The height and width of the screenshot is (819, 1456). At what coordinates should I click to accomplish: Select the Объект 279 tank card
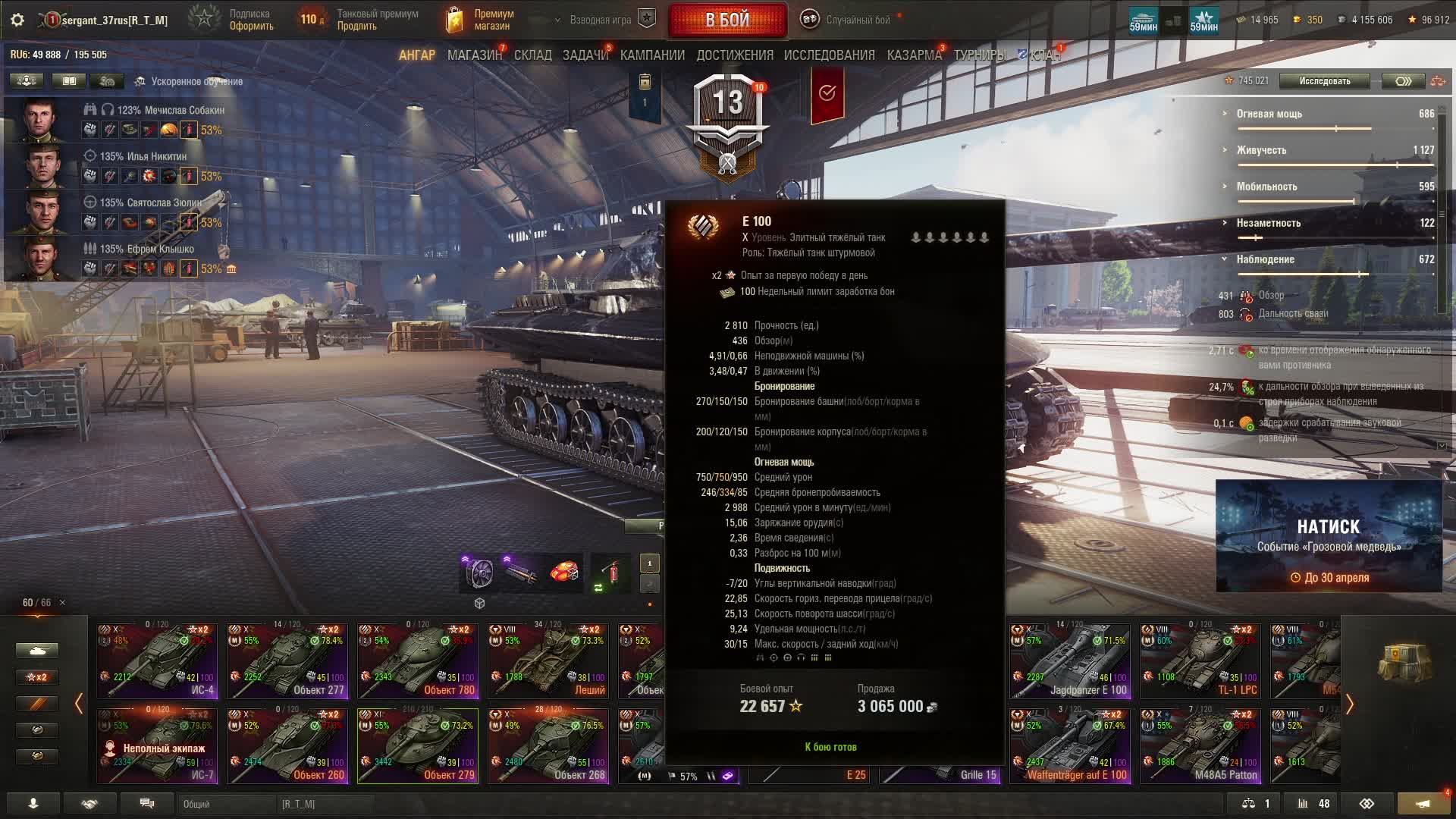tap(418, 745)
